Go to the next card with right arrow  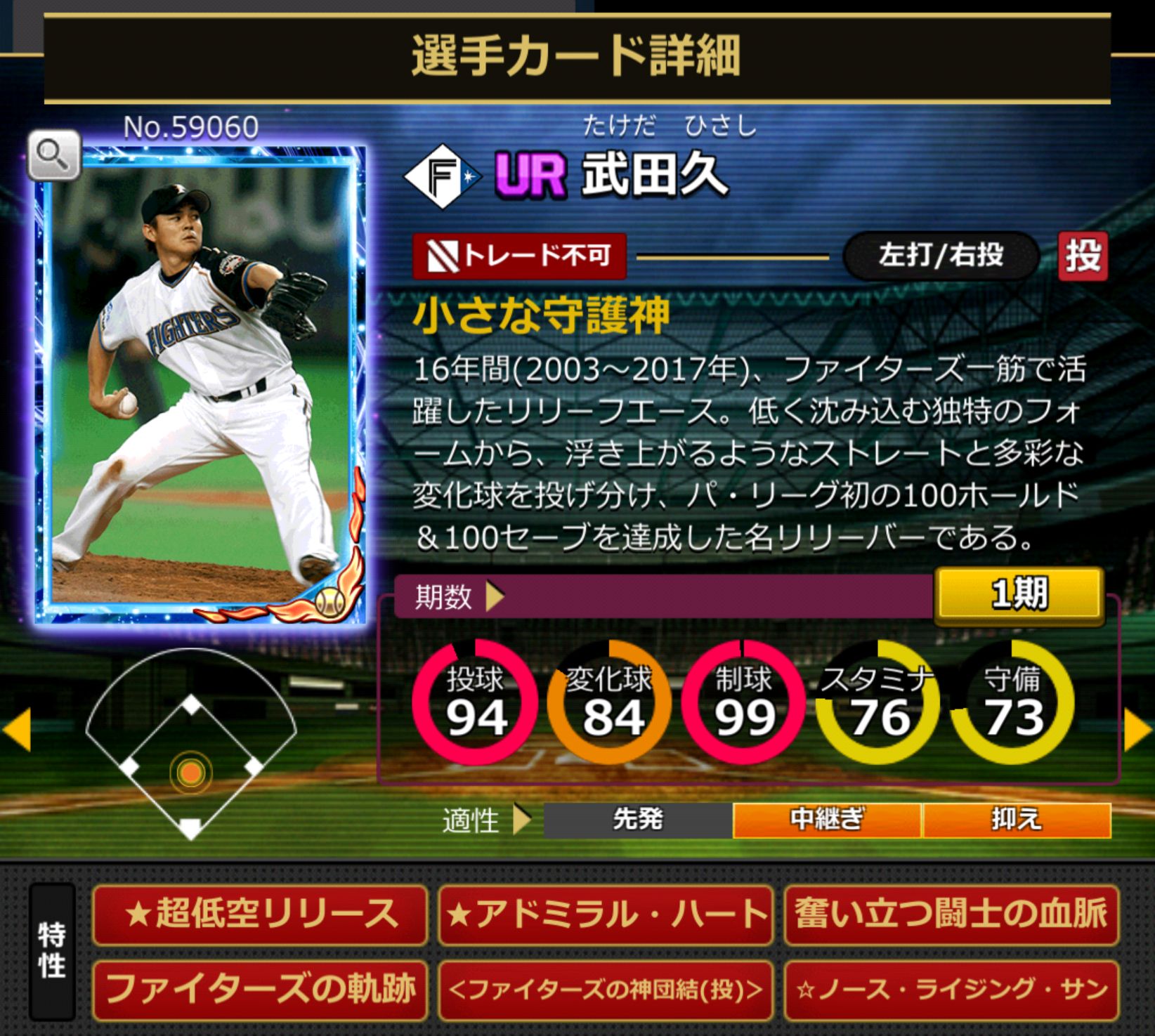[x=1137, y=730]
